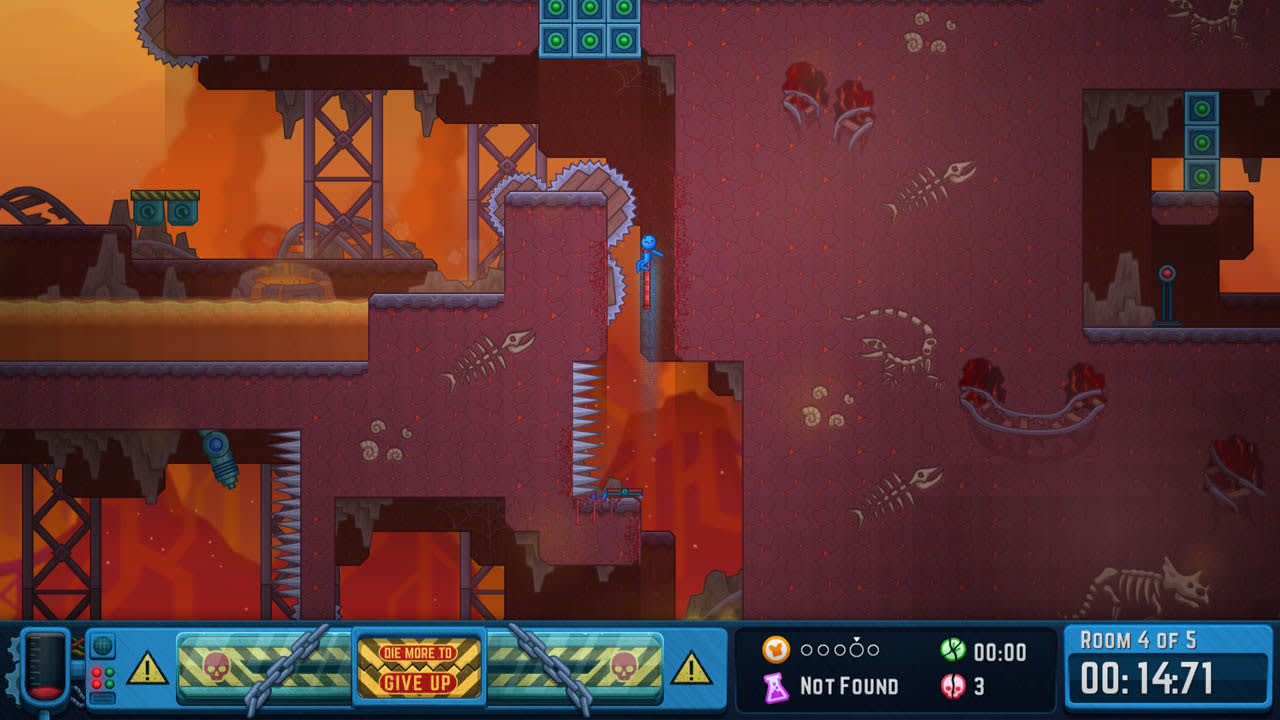Click the green globe icon on the control panel
This screenshot has width=1280, height=720.
coord(102,646)
